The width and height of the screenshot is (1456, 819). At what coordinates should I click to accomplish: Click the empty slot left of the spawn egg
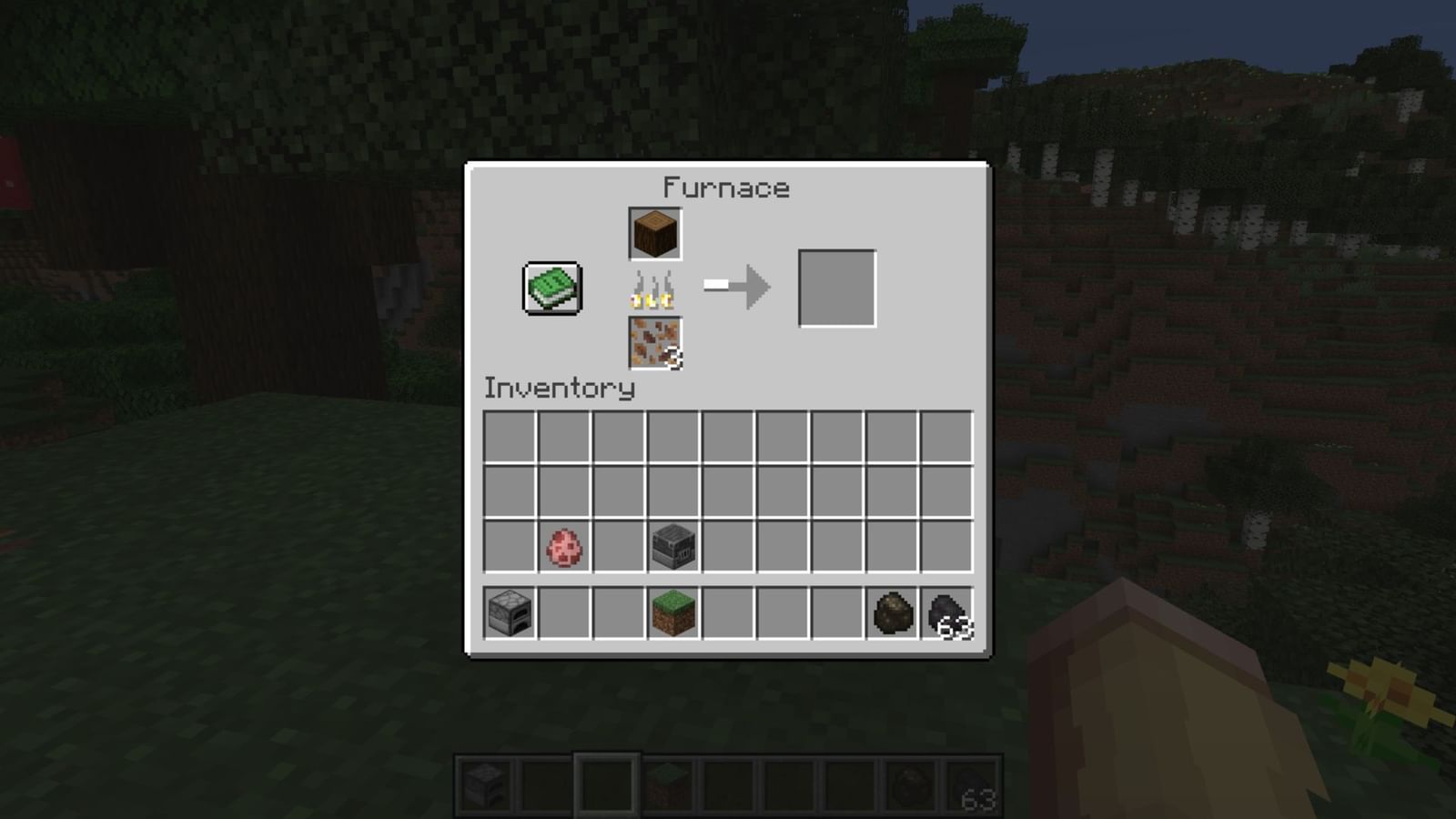click(x=508, y=547)
